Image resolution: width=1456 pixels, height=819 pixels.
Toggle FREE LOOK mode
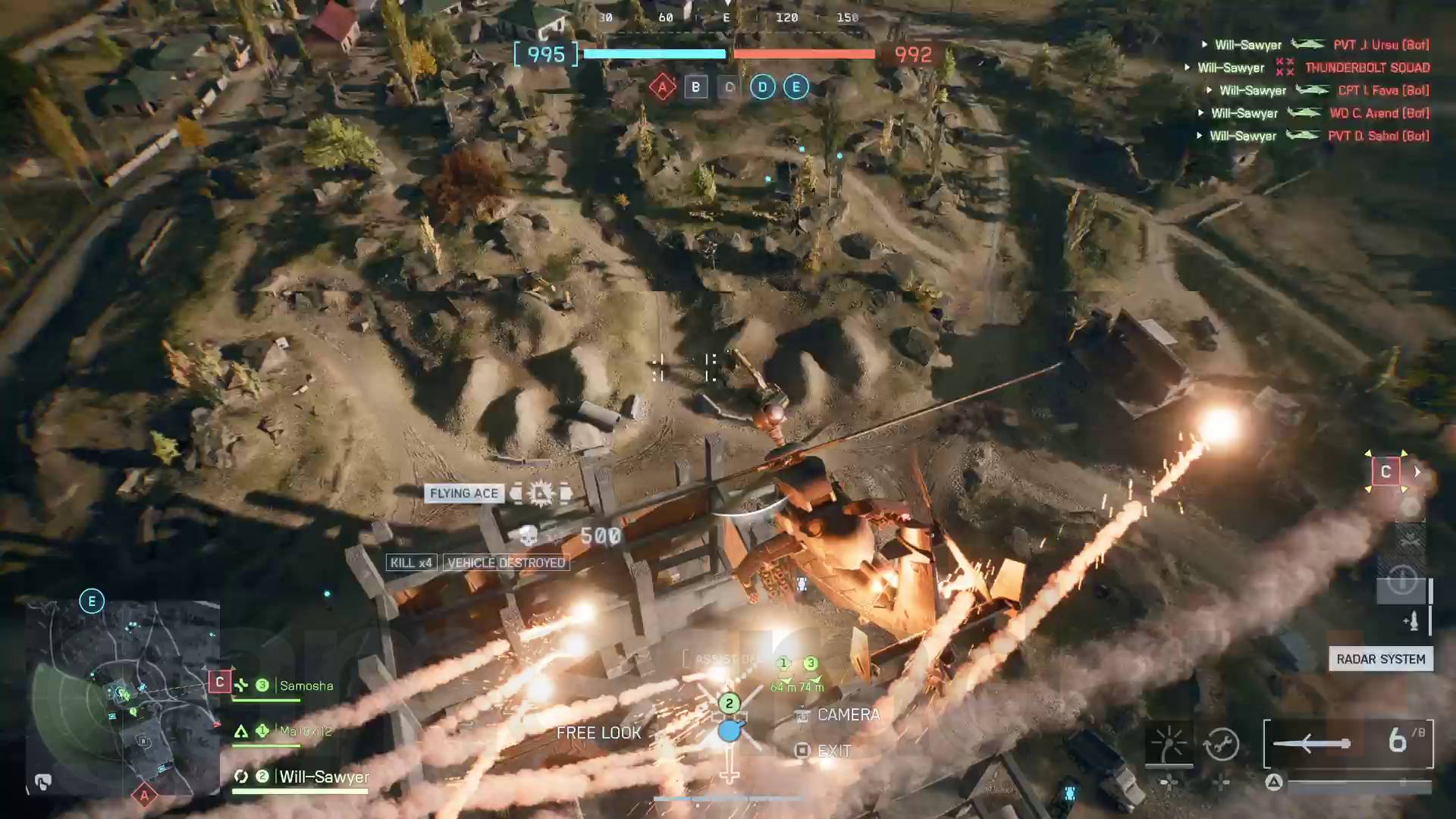(x=598, y=733)
